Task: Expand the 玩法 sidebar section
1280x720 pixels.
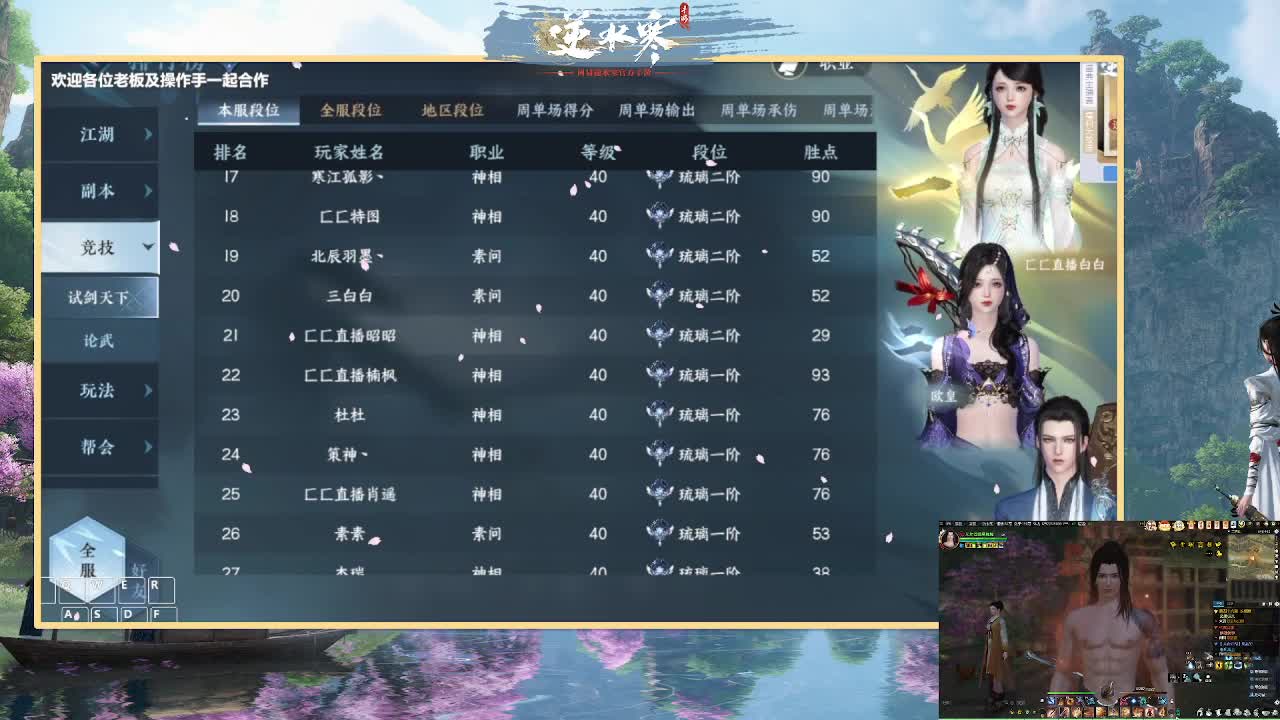Action: point(99,392)
